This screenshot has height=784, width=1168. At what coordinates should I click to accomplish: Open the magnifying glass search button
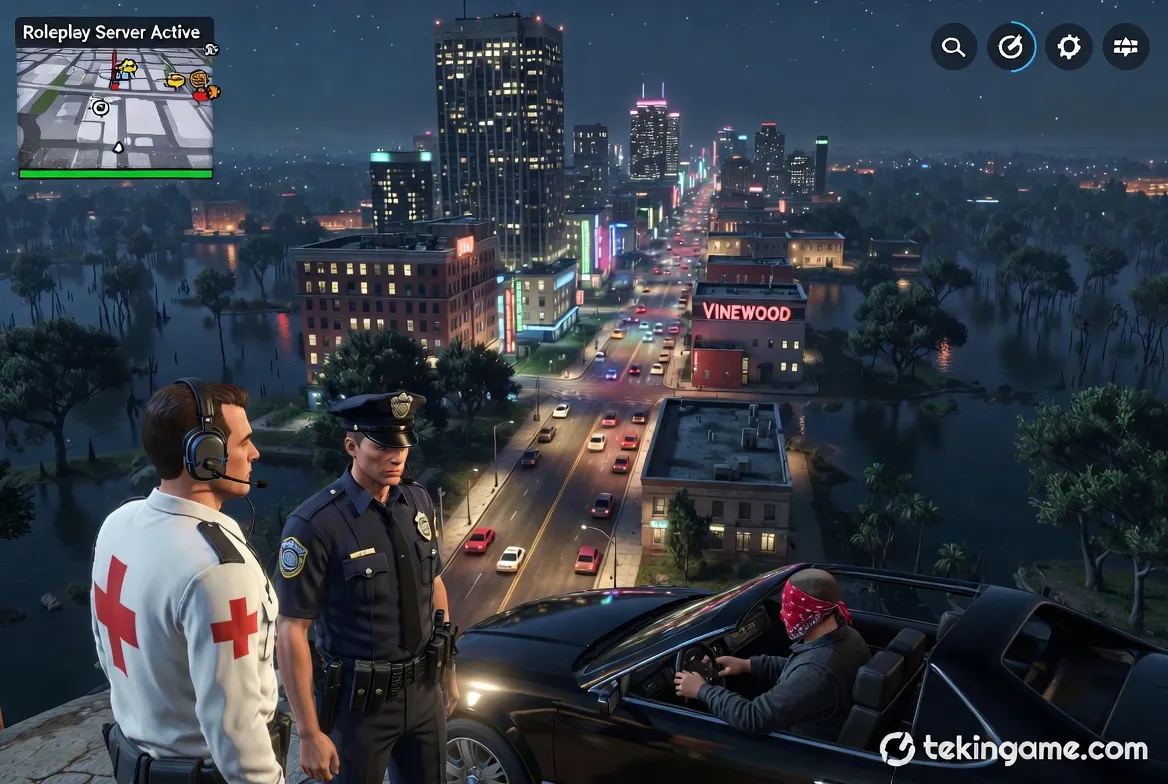(953, 47)
